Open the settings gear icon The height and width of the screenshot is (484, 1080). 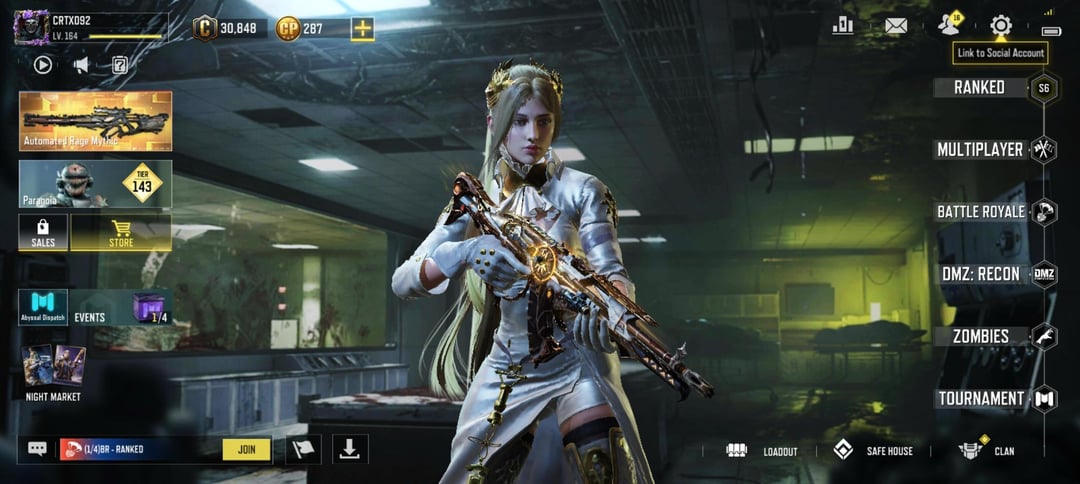(x=1000, y=26)
